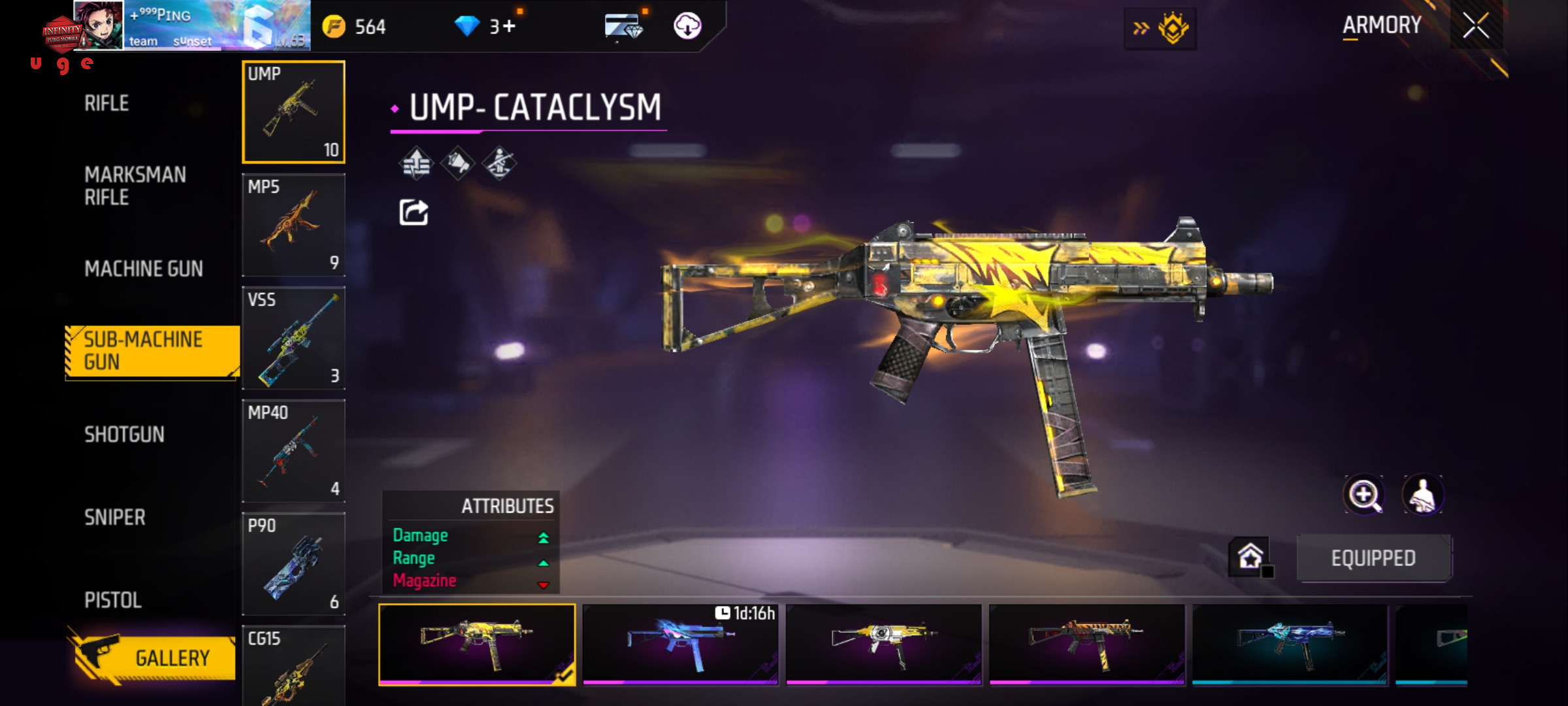This screenshot has height=706, width=1568.
Task: Select the MP5 weapon tile
Action: [x=293, y=224]
